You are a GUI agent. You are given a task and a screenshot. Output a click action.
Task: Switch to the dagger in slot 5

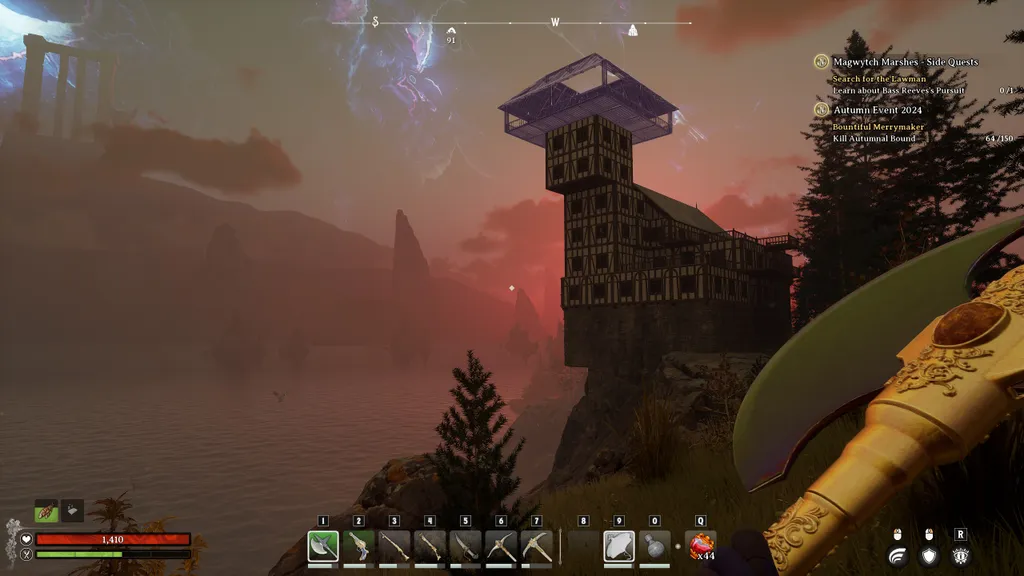[465, 546]
